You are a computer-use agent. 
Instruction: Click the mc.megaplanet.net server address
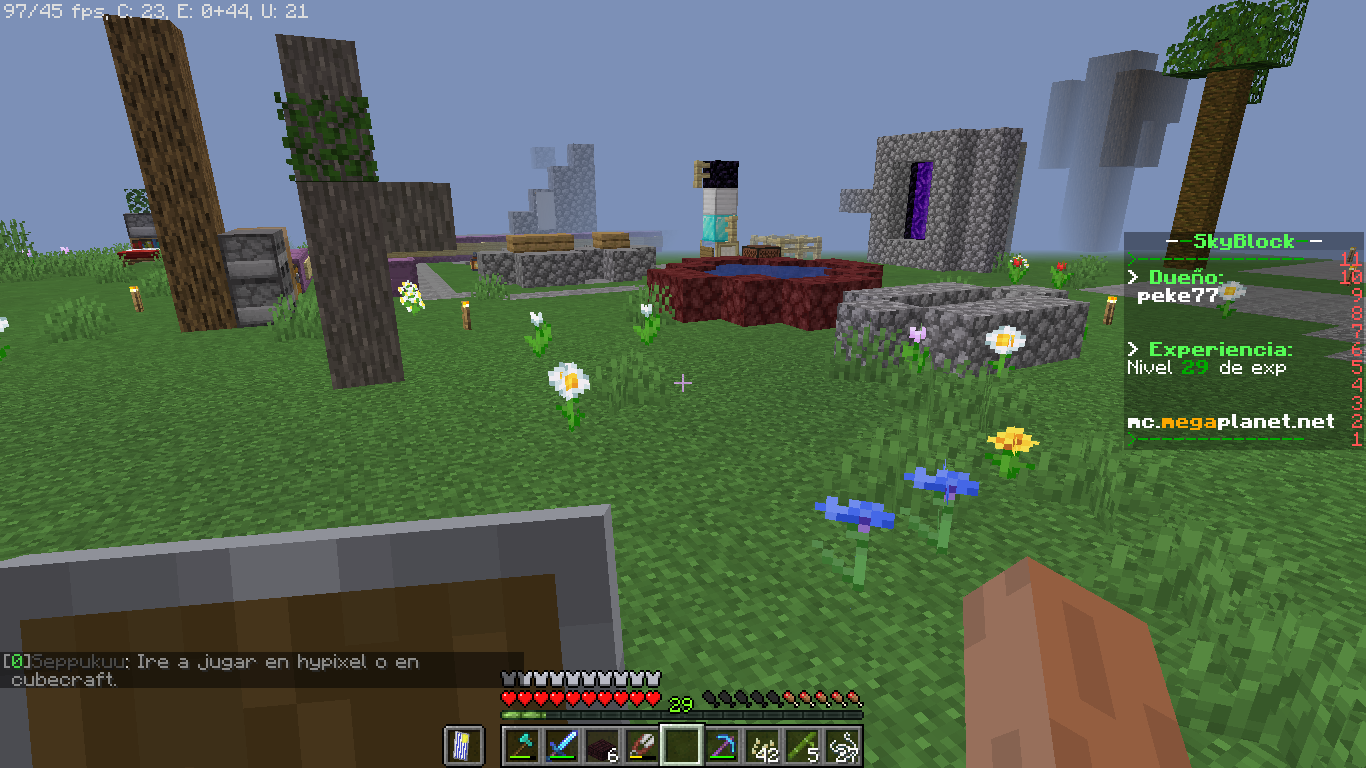[1231, 422]
